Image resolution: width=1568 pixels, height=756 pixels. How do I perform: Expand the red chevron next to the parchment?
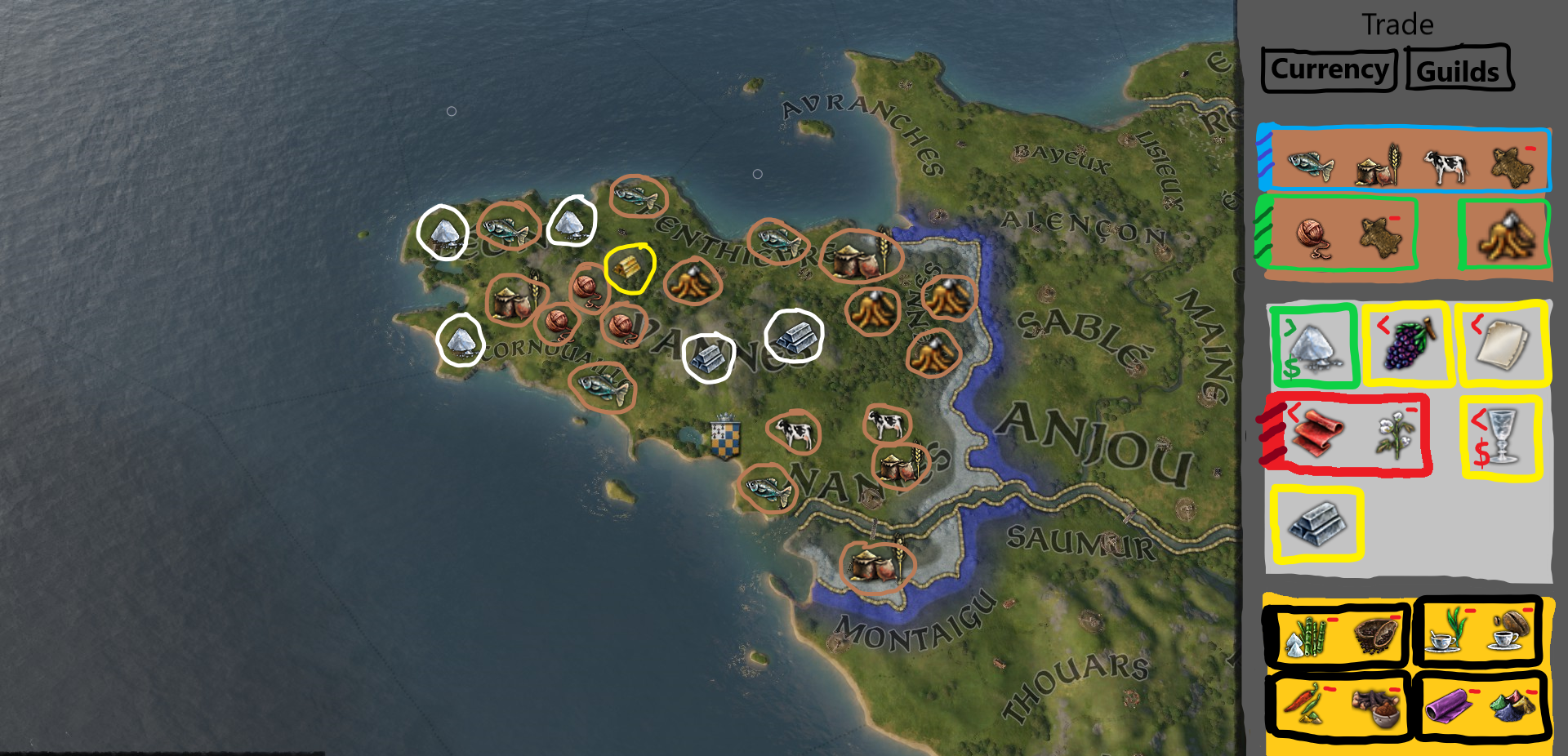(x=1477, y=323)
